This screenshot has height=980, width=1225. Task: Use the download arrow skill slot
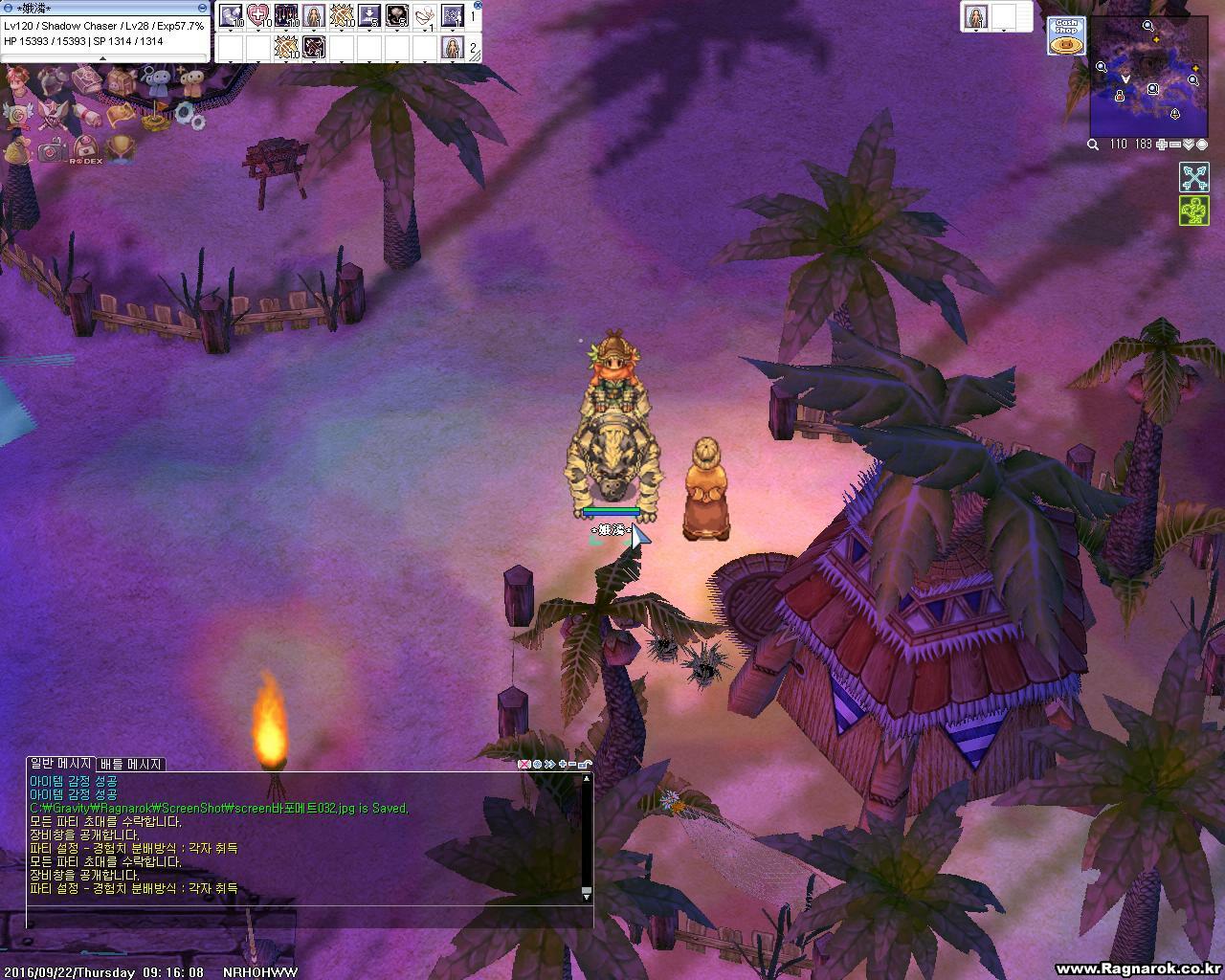(369, 15)
